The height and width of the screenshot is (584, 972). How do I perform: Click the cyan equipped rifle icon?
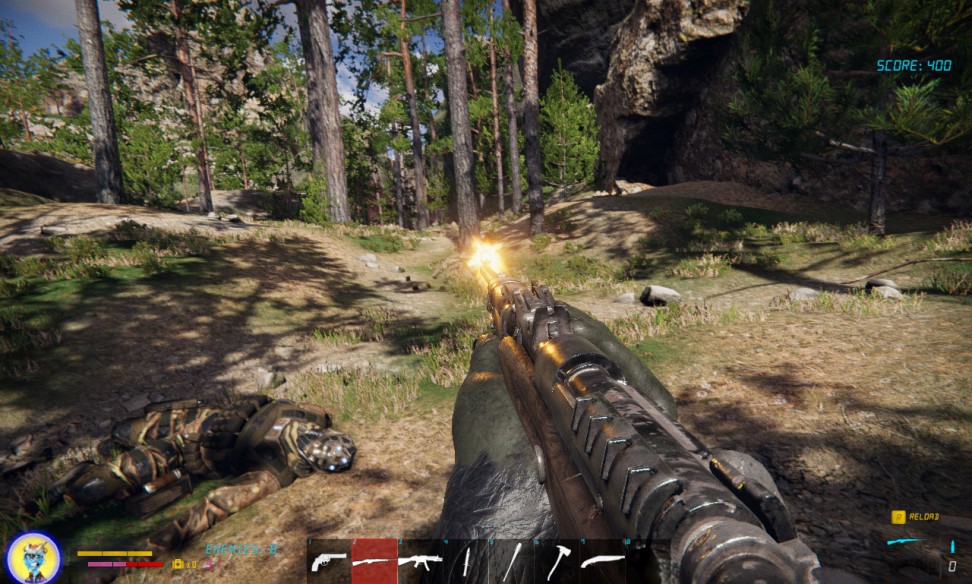[906, 541]
